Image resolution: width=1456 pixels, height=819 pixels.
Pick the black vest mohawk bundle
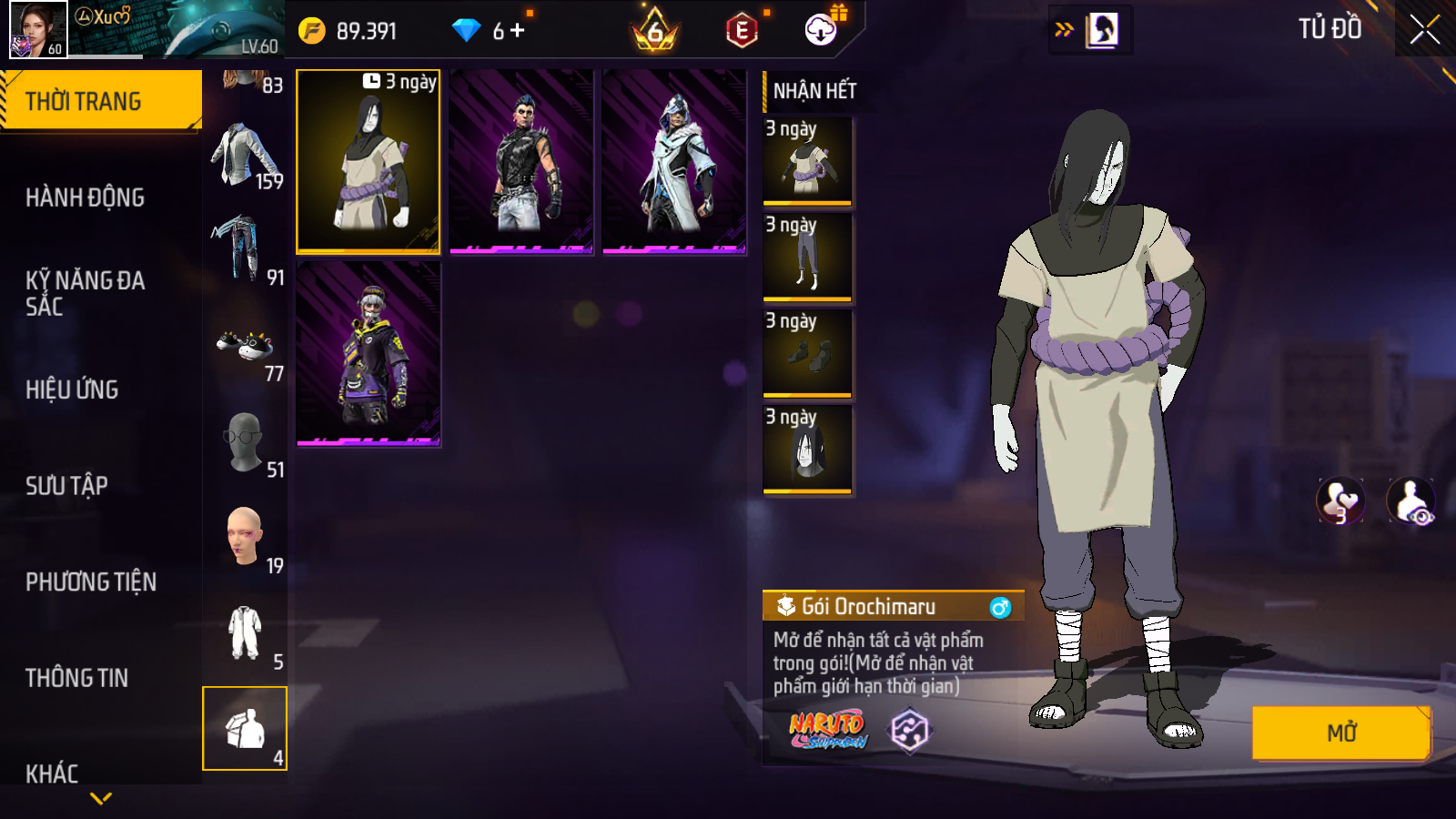click(521, 161)
